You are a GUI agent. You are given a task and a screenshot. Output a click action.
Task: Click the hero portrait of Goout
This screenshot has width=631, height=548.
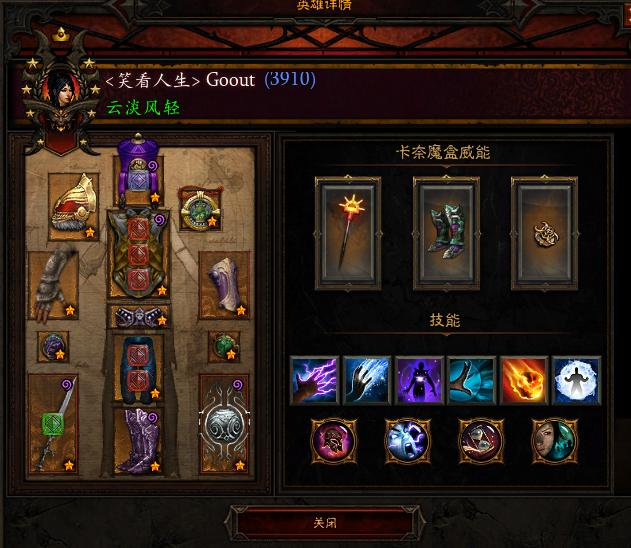click(58, 87)
